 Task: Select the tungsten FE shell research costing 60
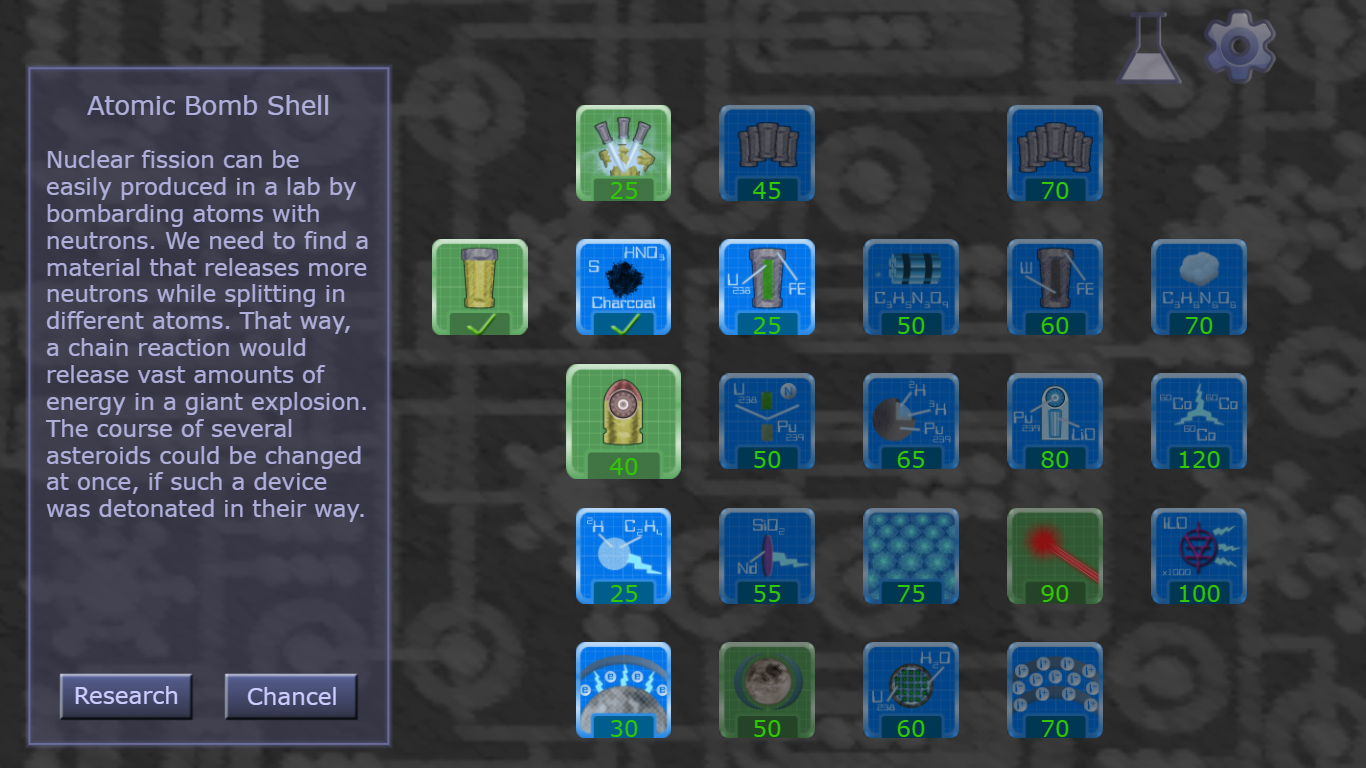[1054, 288]
